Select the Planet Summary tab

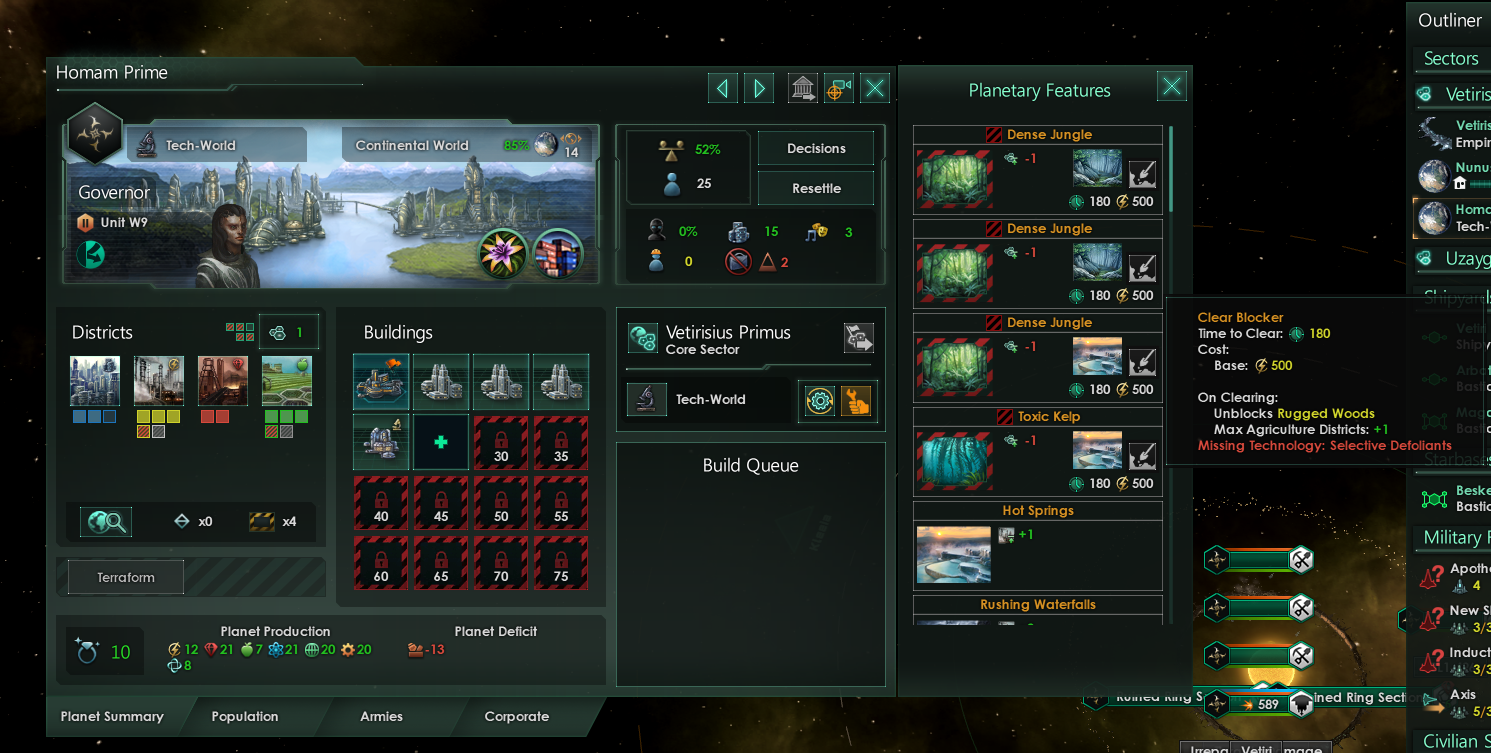(x=112, y=716)
